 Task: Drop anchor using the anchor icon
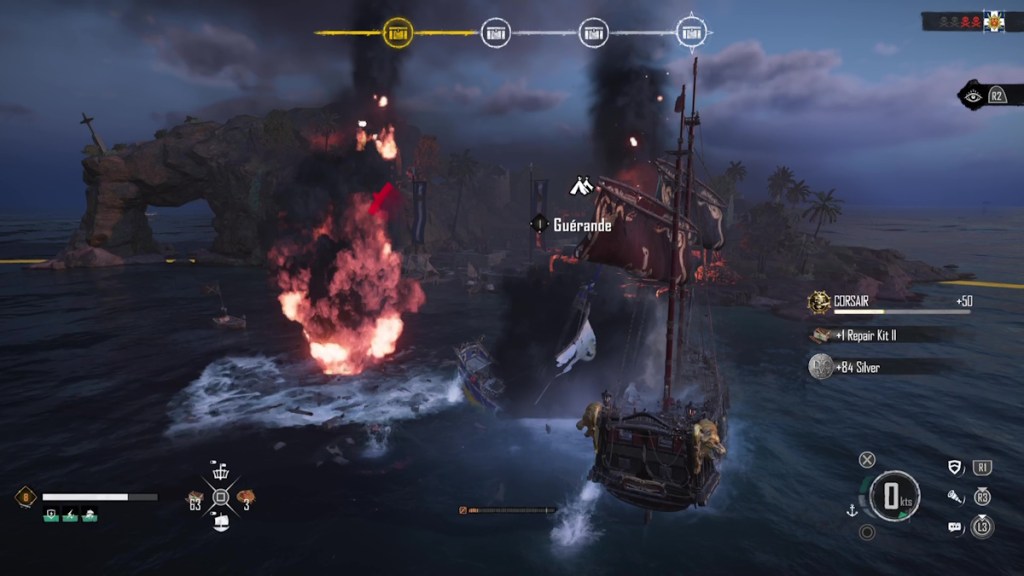coord(852,511)
